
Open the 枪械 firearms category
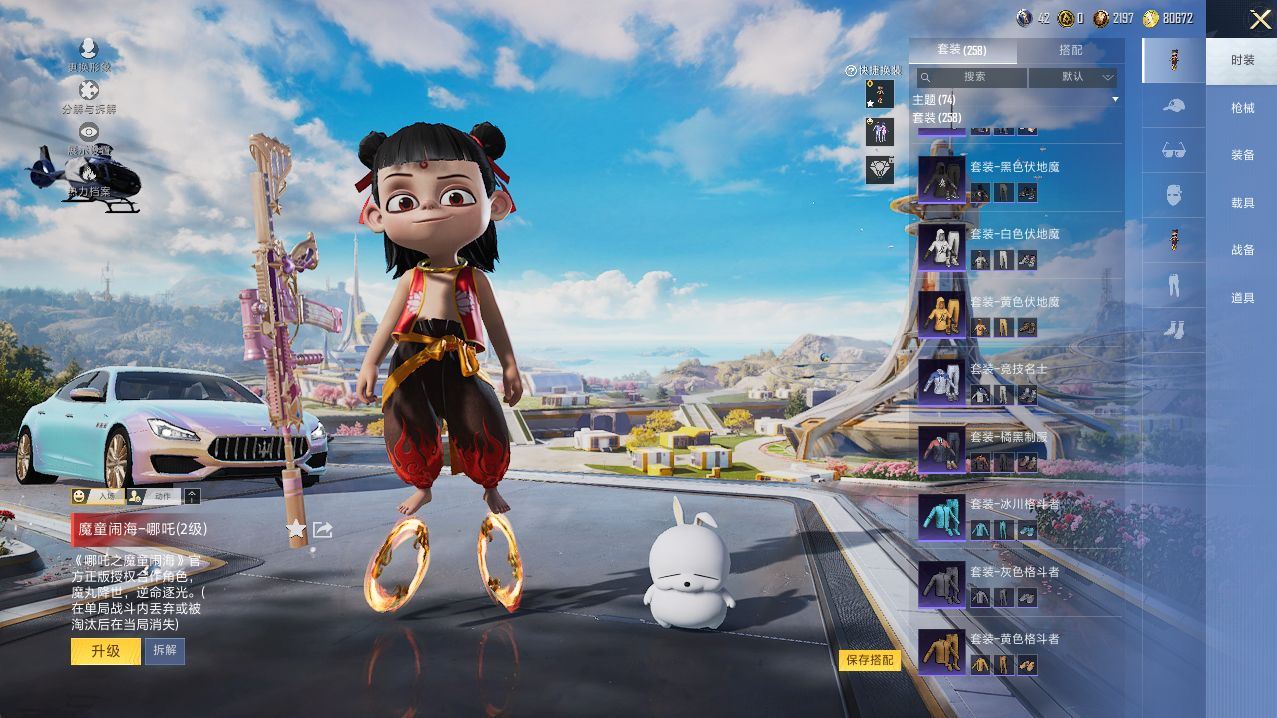tap(1242, 108)
